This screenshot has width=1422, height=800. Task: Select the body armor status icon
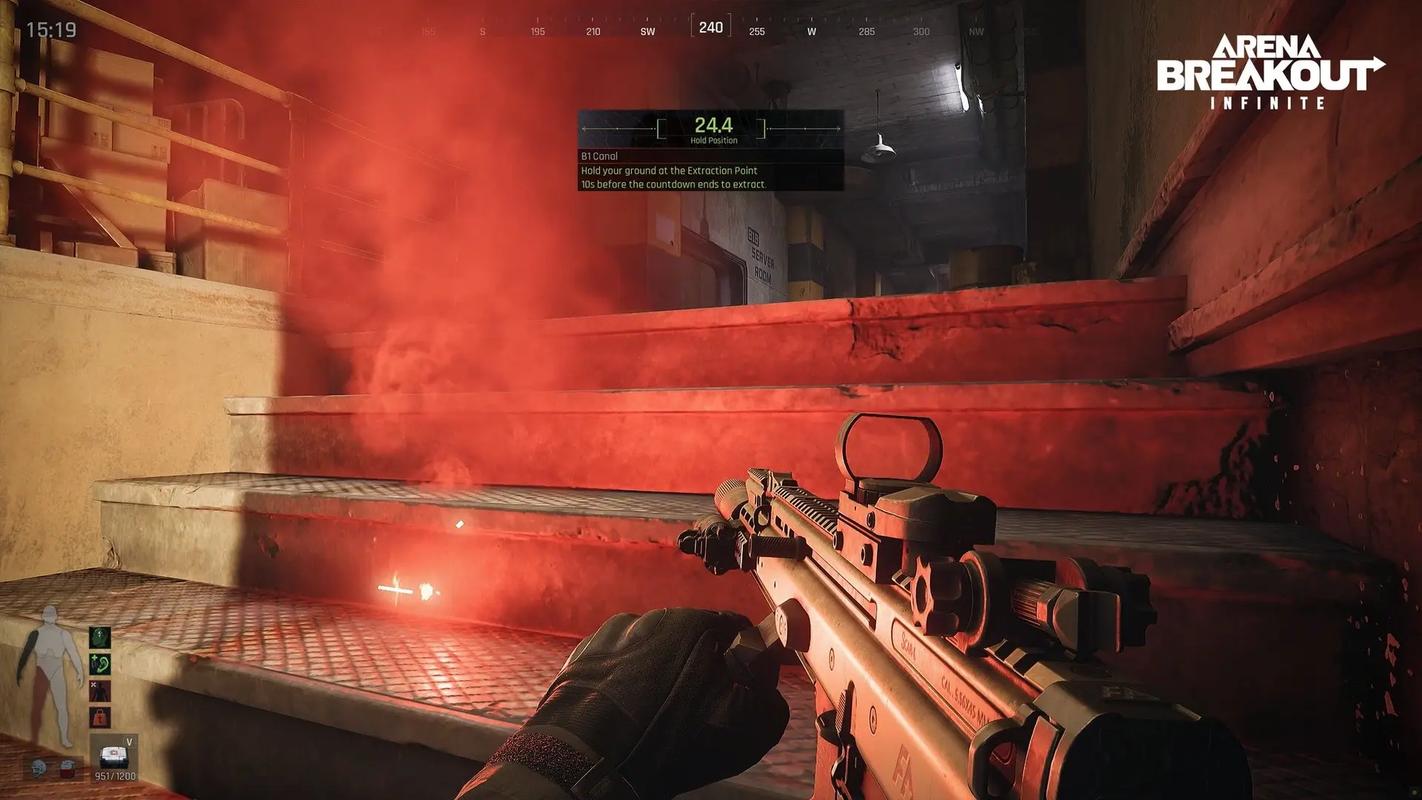coord(67,768)
